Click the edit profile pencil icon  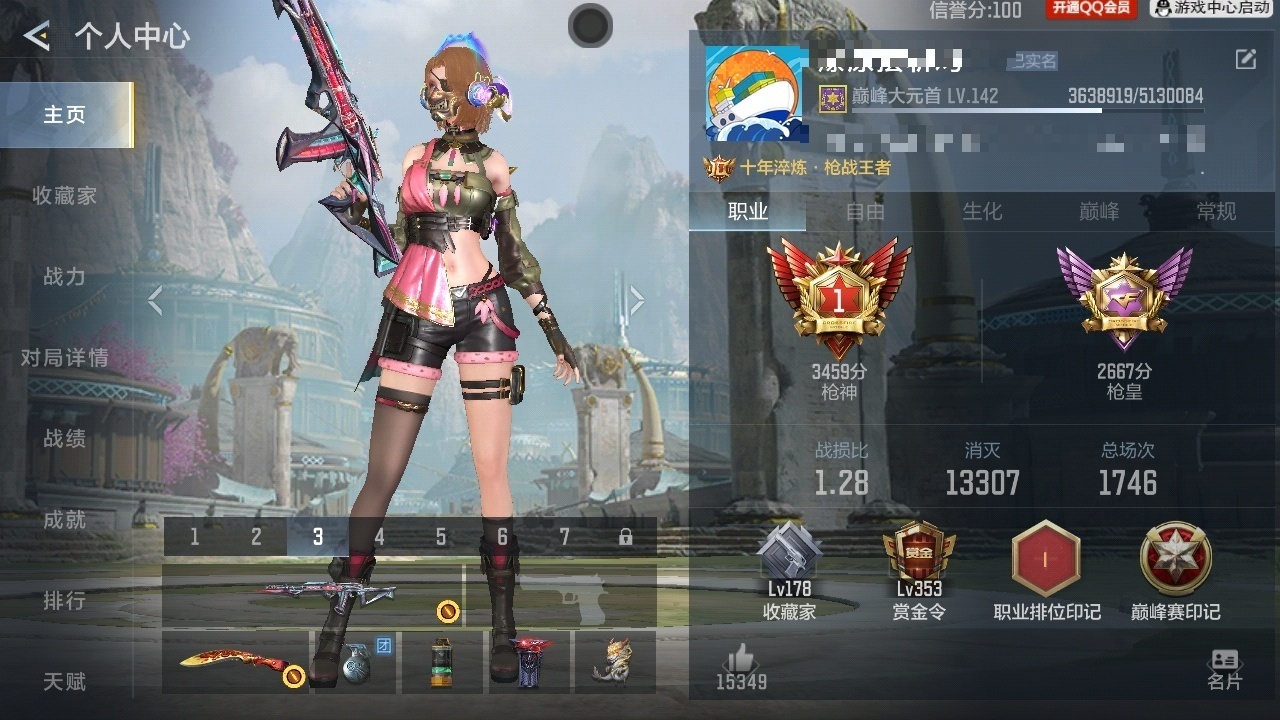tap(1245, 59)
